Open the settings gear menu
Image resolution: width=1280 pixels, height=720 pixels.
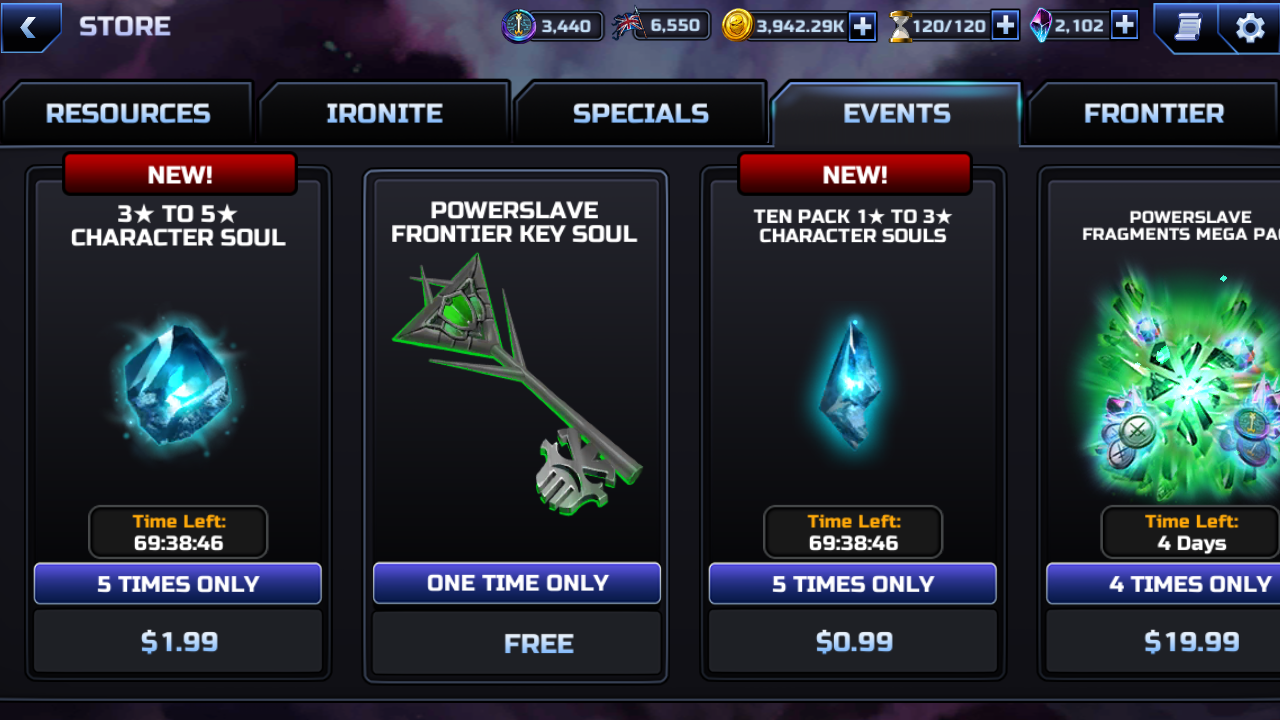1250,27
